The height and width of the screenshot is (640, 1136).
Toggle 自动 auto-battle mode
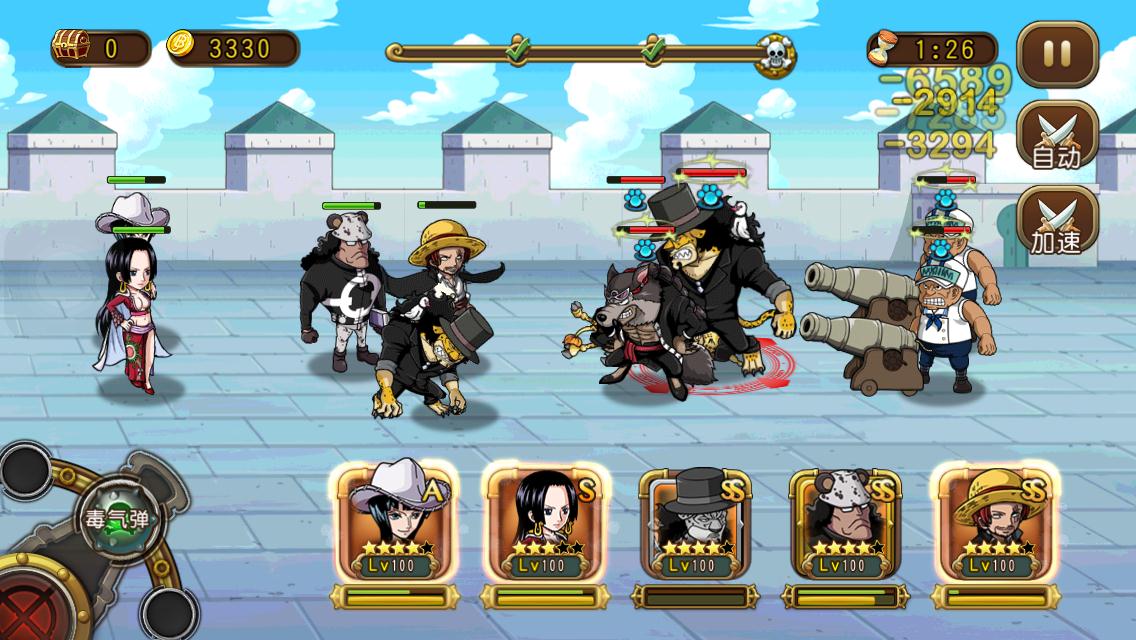(1057, 138)
